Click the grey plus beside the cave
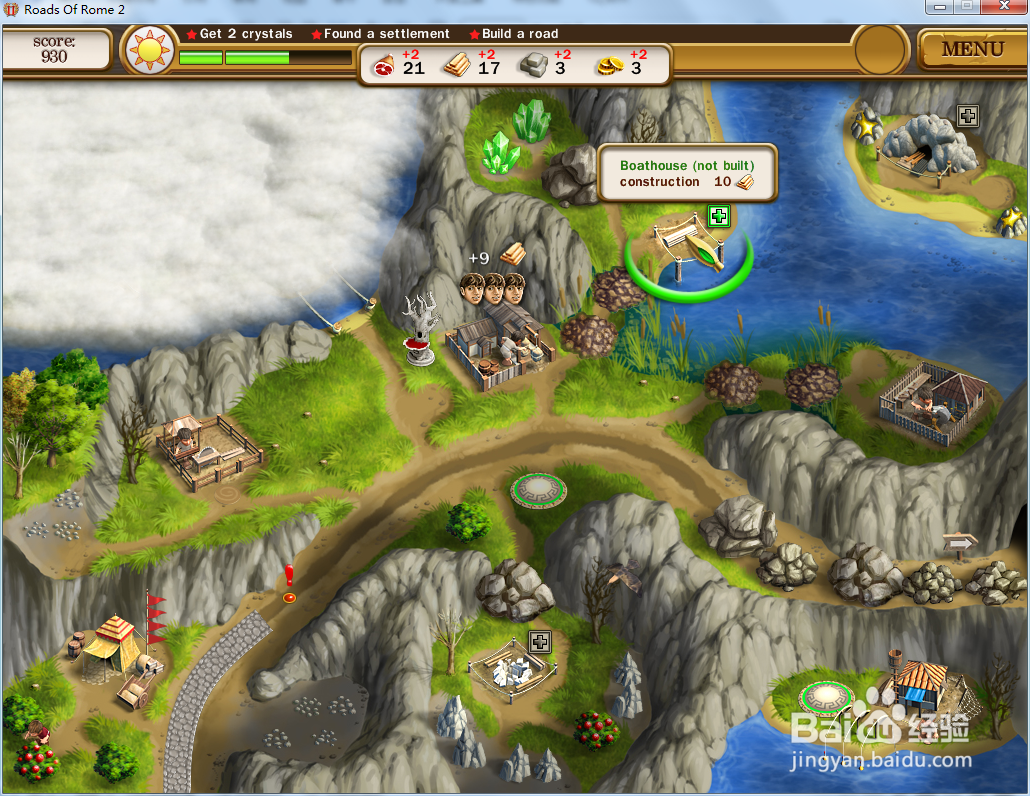The image size is (1030, 796). 967,116
